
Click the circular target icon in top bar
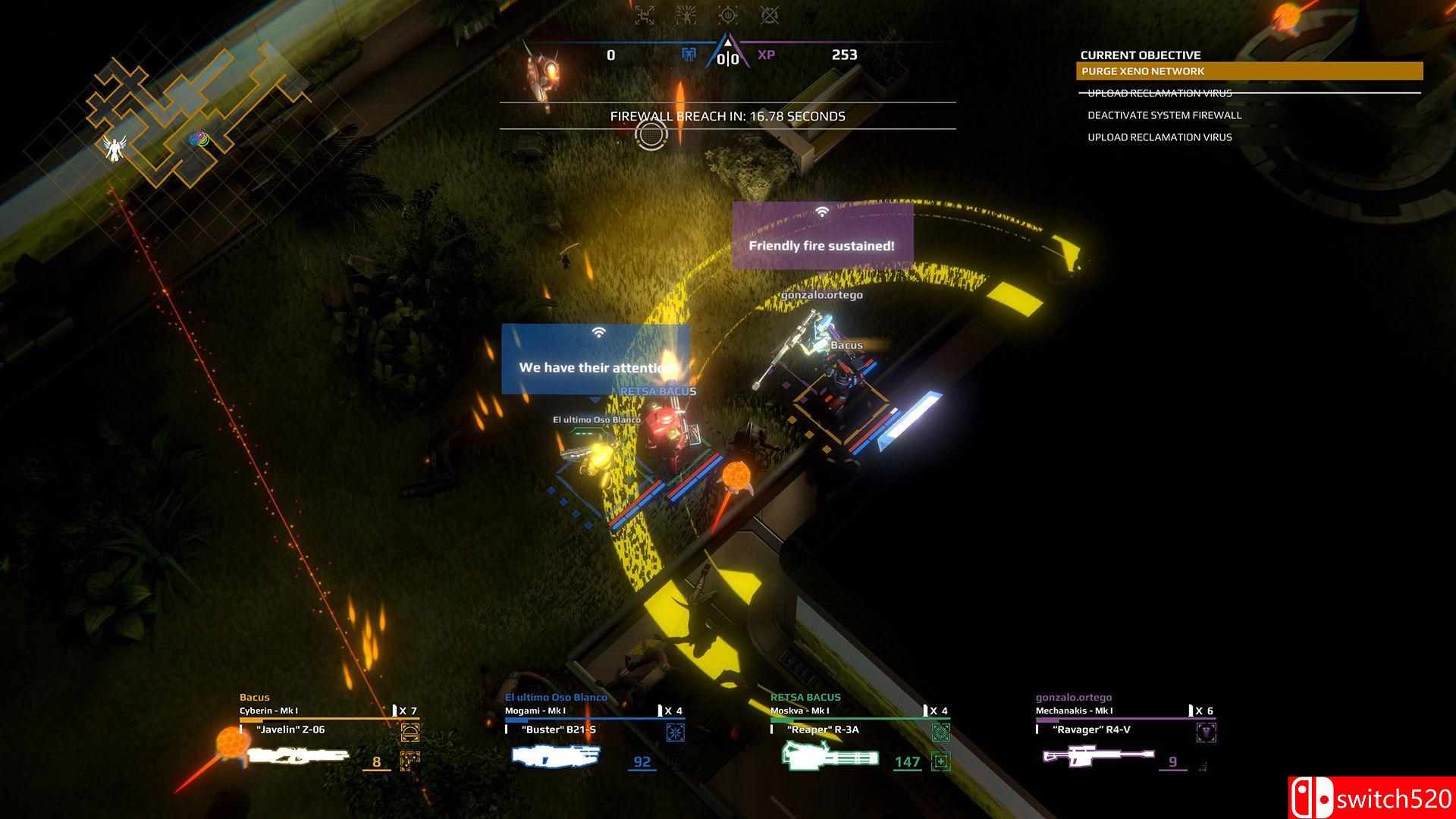point(728,14)
